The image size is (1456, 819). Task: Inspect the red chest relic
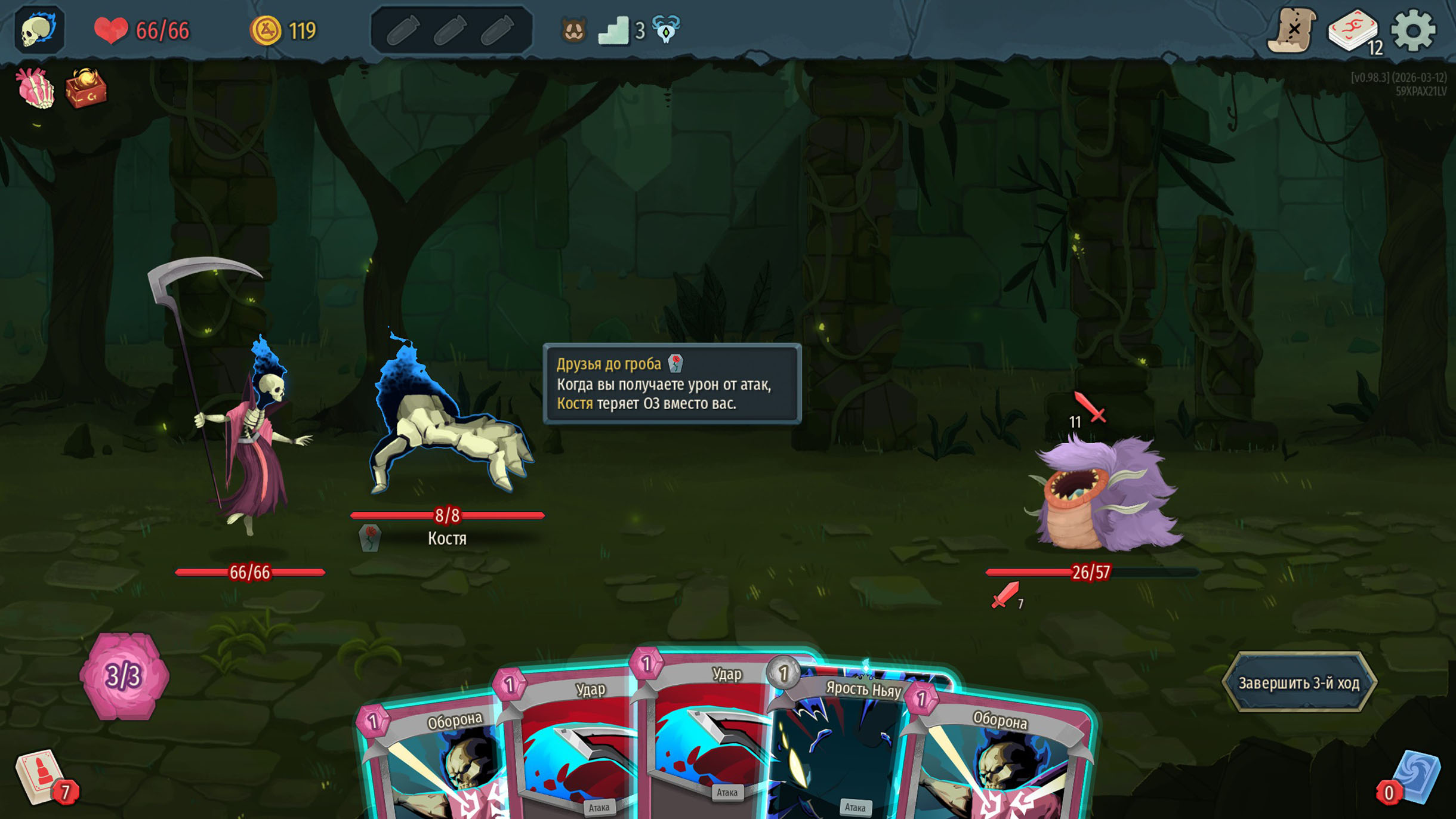click(x=86, y=88)
